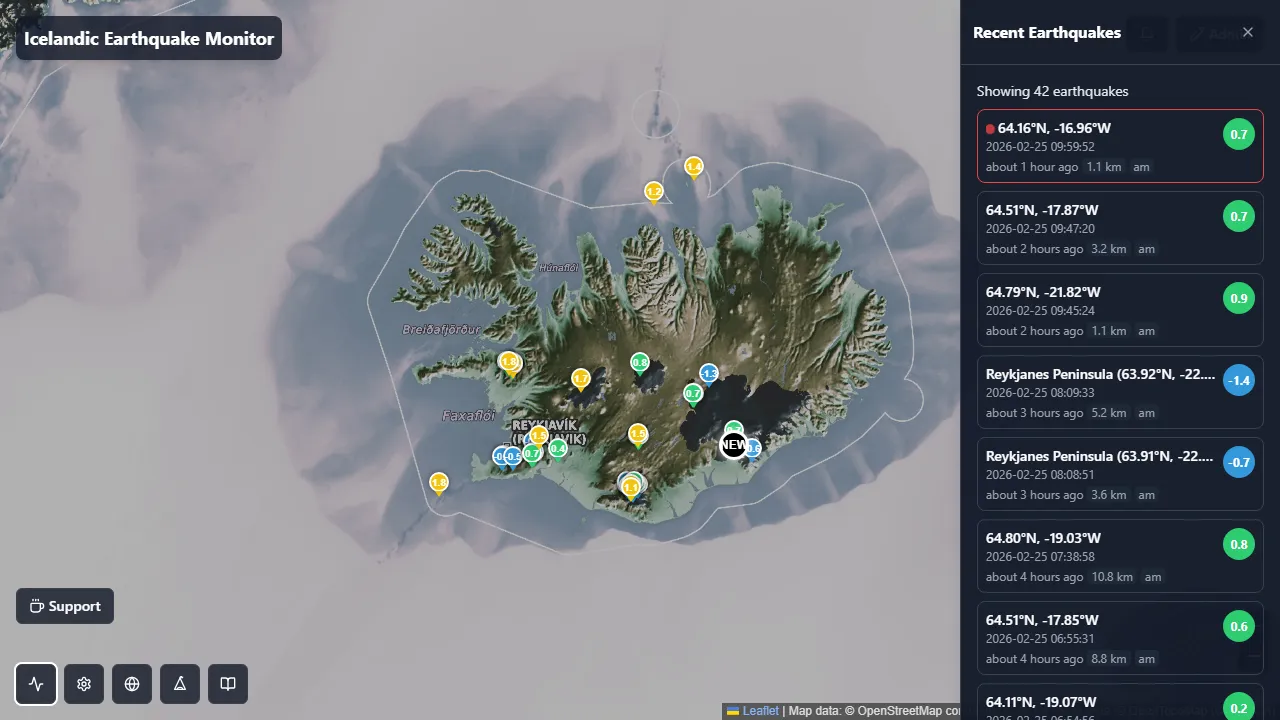Click the yellow 1.3 marker on south coast

[x=630, y=487]
